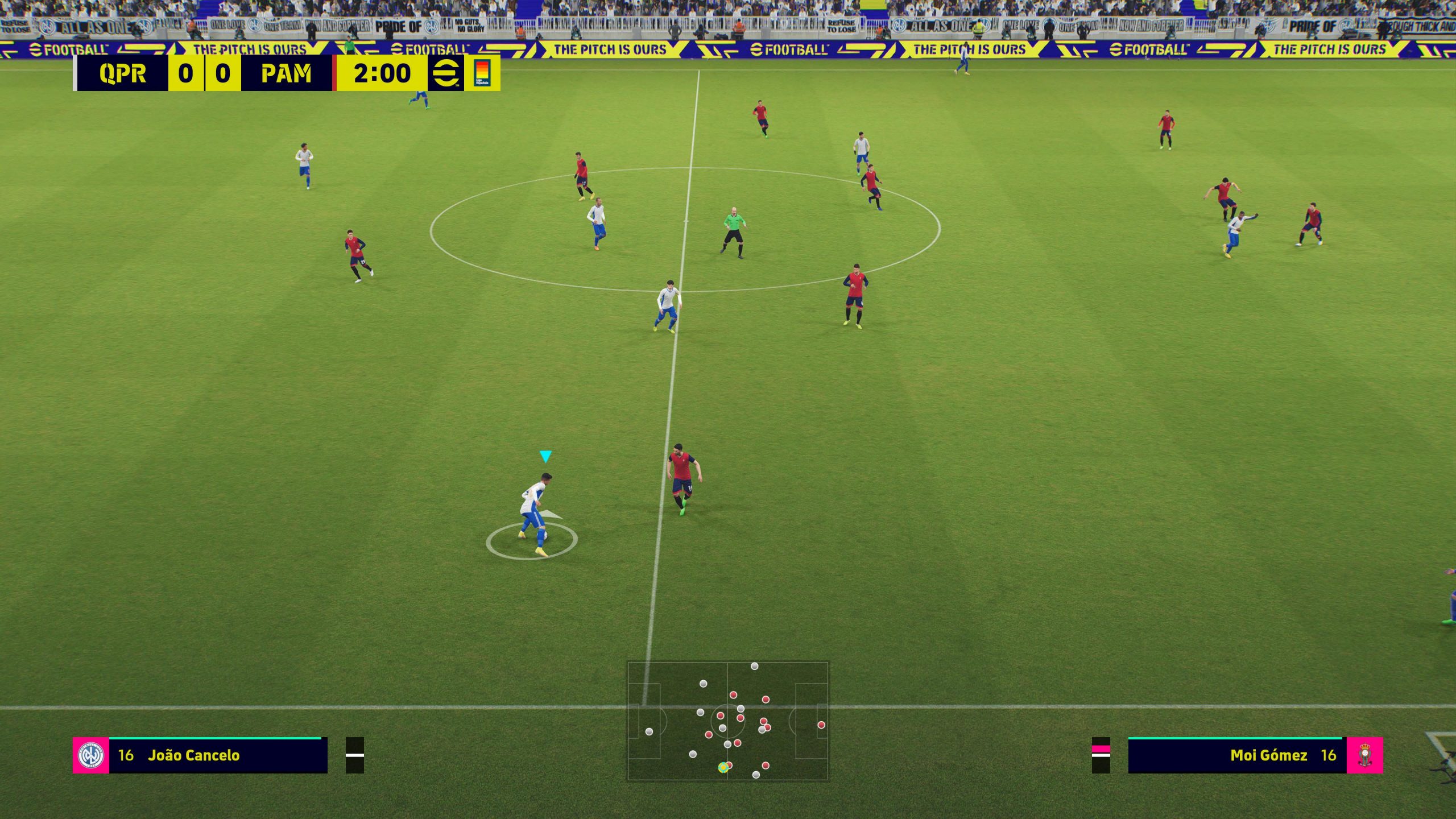This screenshot has width=1456, height=819.
Task: Select the João Cancelo player name panel
Action: (x=218, y=755)
